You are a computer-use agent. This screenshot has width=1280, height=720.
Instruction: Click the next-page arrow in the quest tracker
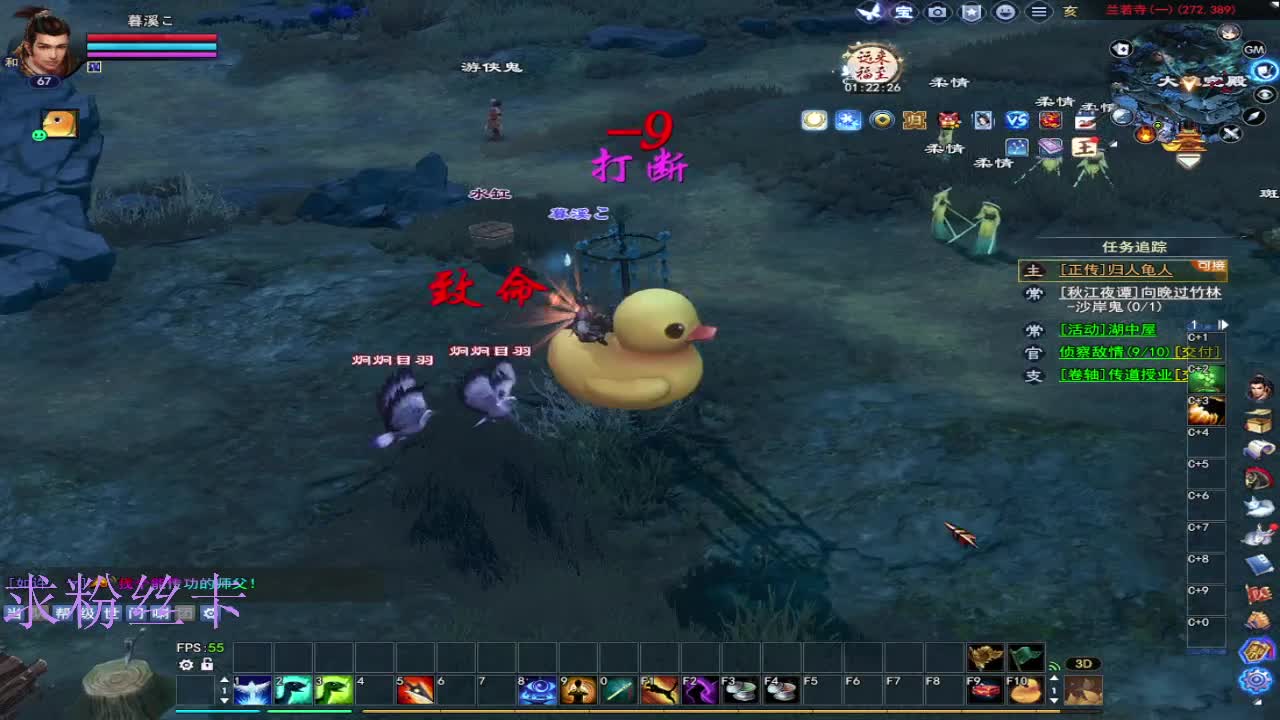click(x=1222, y=324)
